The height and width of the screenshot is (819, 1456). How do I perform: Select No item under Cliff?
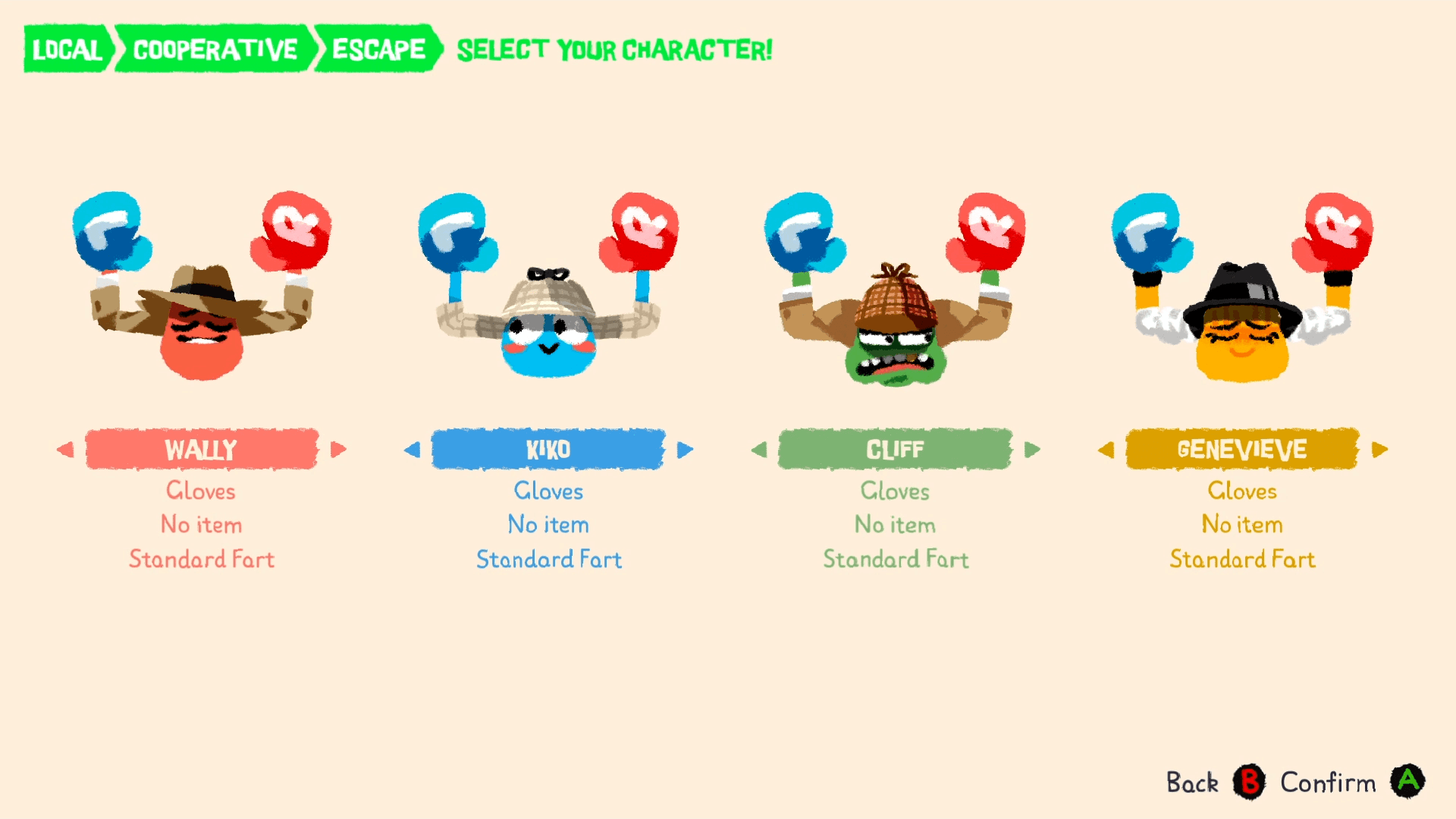(x=895, y=525)
